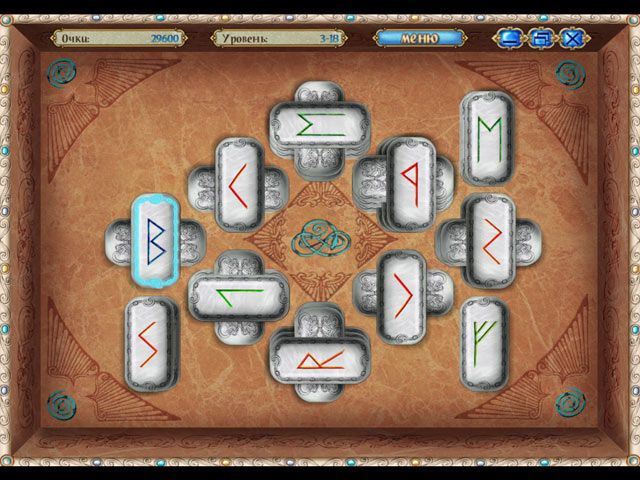Open the Меню button
Screen dimensions: 640x480
pos(419,38)
